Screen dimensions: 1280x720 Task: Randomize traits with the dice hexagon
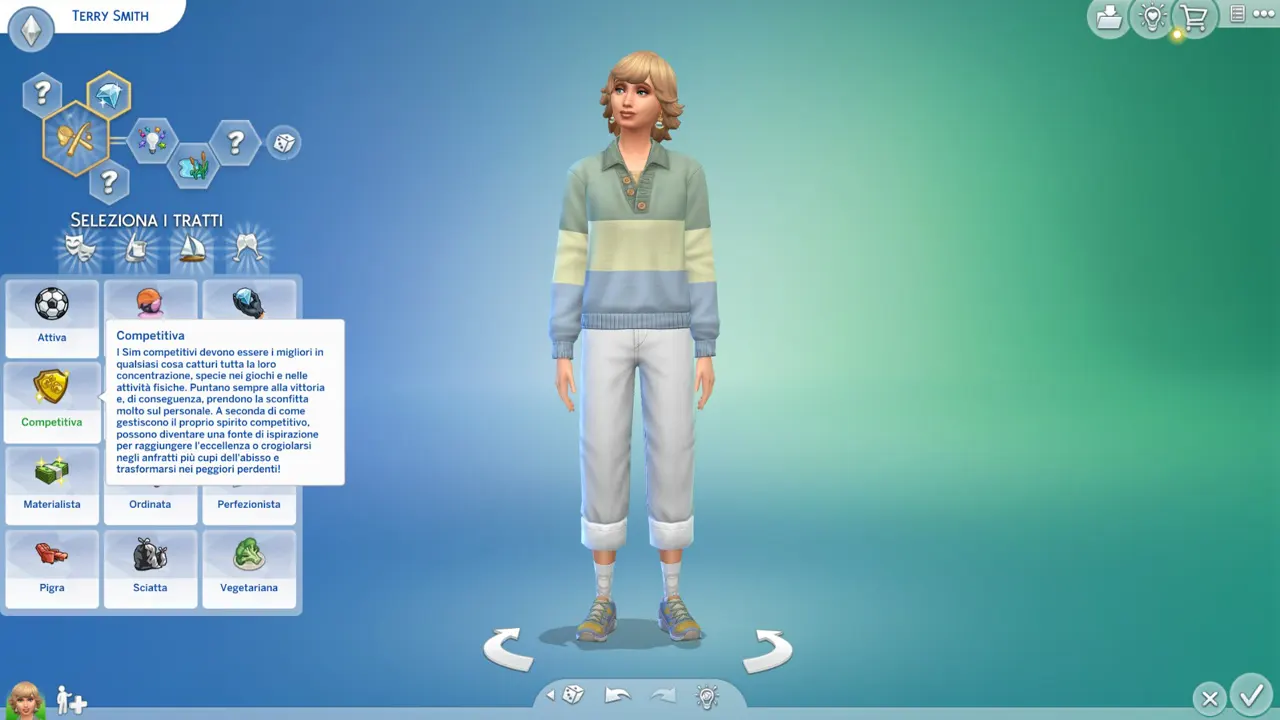[284, 143]
